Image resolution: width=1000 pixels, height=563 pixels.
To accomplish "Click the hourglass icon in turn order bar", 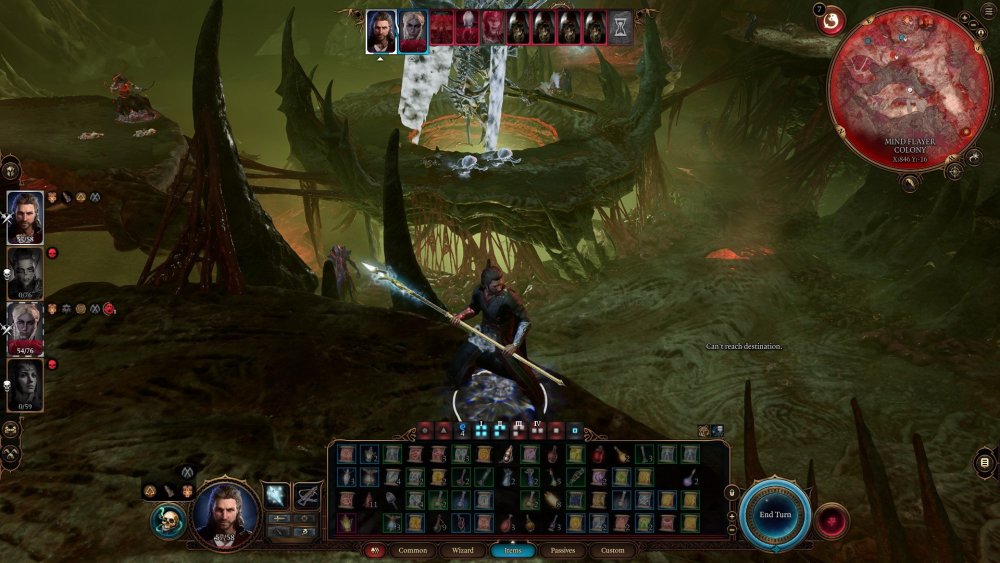I will click(x=621, y=27).
